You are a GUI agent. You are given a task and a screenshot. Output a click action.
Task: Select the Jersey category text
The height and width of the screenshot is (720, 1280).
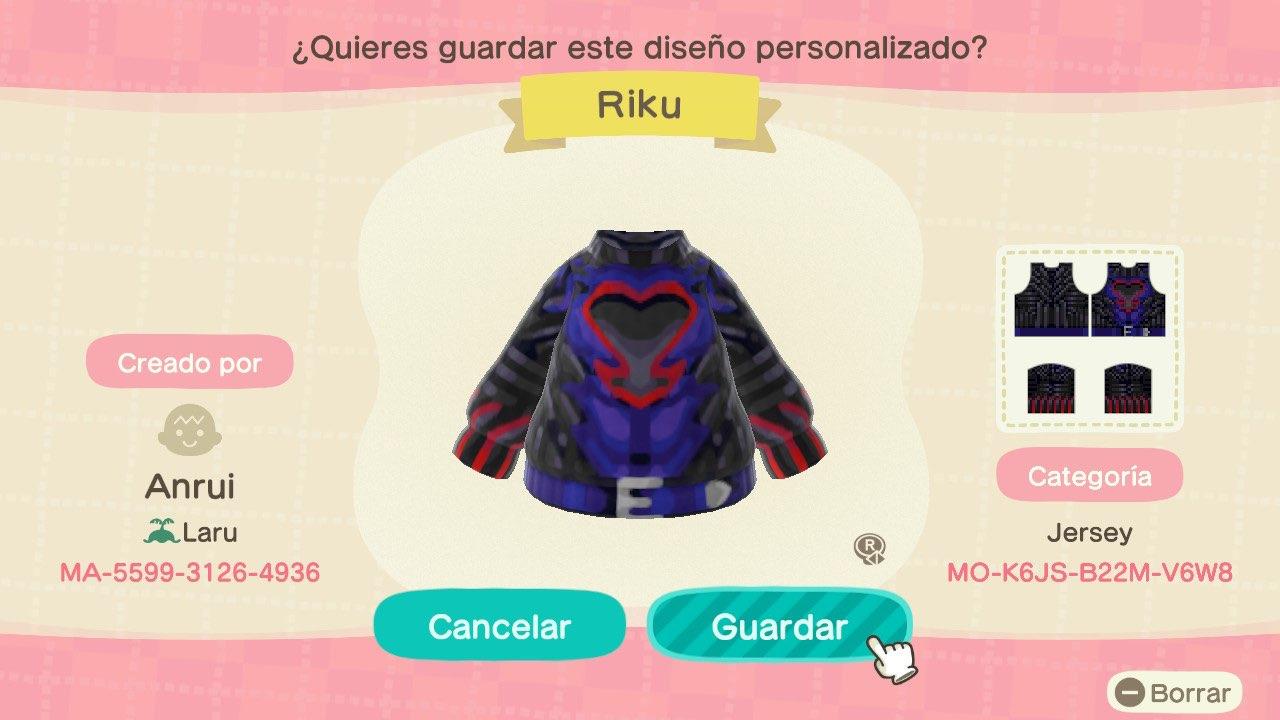(1090, 532)
